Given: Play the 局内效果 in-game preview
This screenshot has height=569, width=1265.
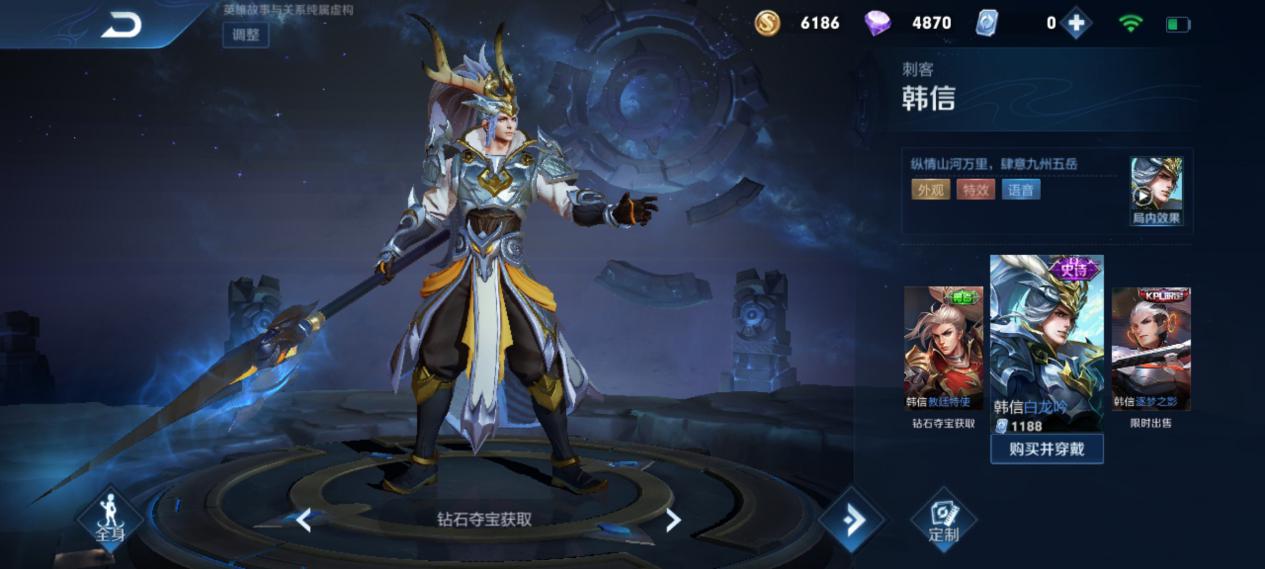Looking at the screenshot, I should [1156, 190].
